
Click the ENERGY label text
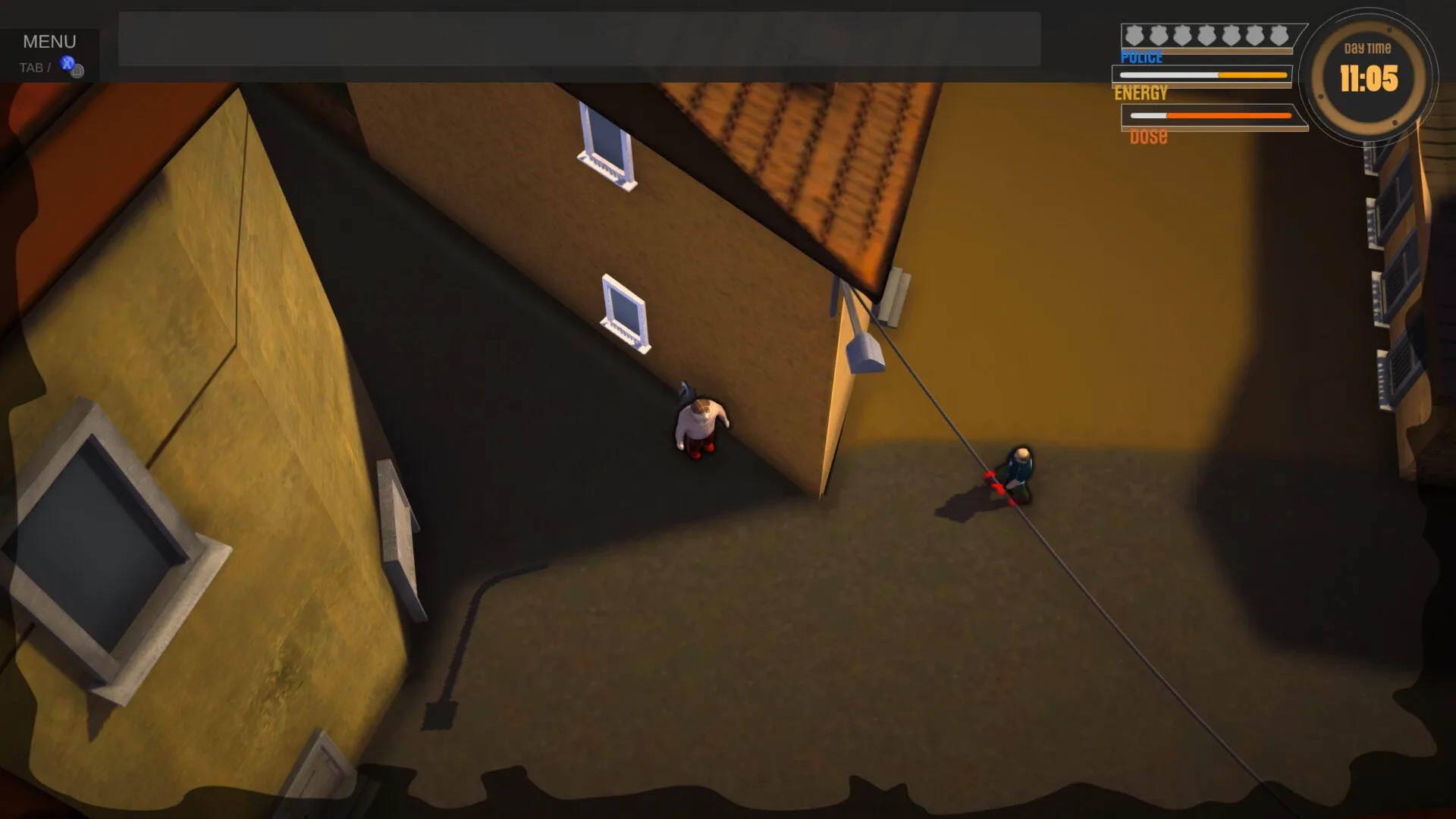coord(1141,94)
